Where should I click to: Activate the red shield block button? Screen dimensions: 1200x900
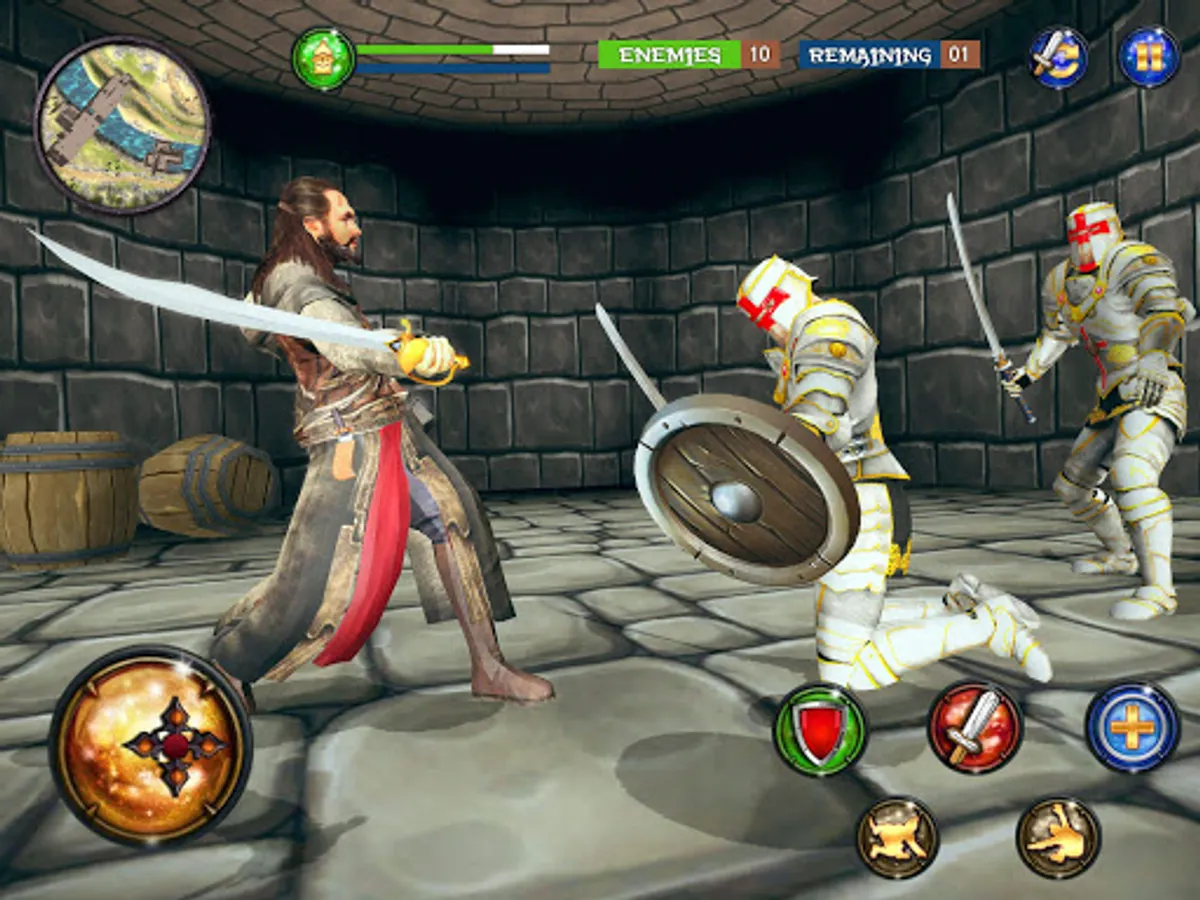[820, 730]
